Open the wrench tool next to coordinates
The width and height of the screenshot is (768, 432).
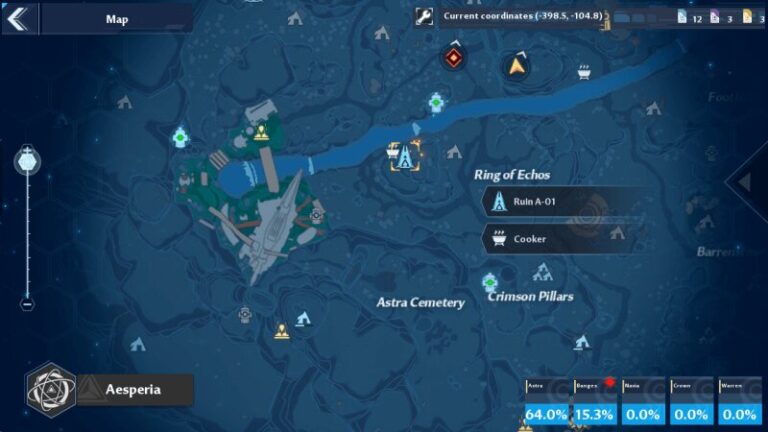pos(424,16)
